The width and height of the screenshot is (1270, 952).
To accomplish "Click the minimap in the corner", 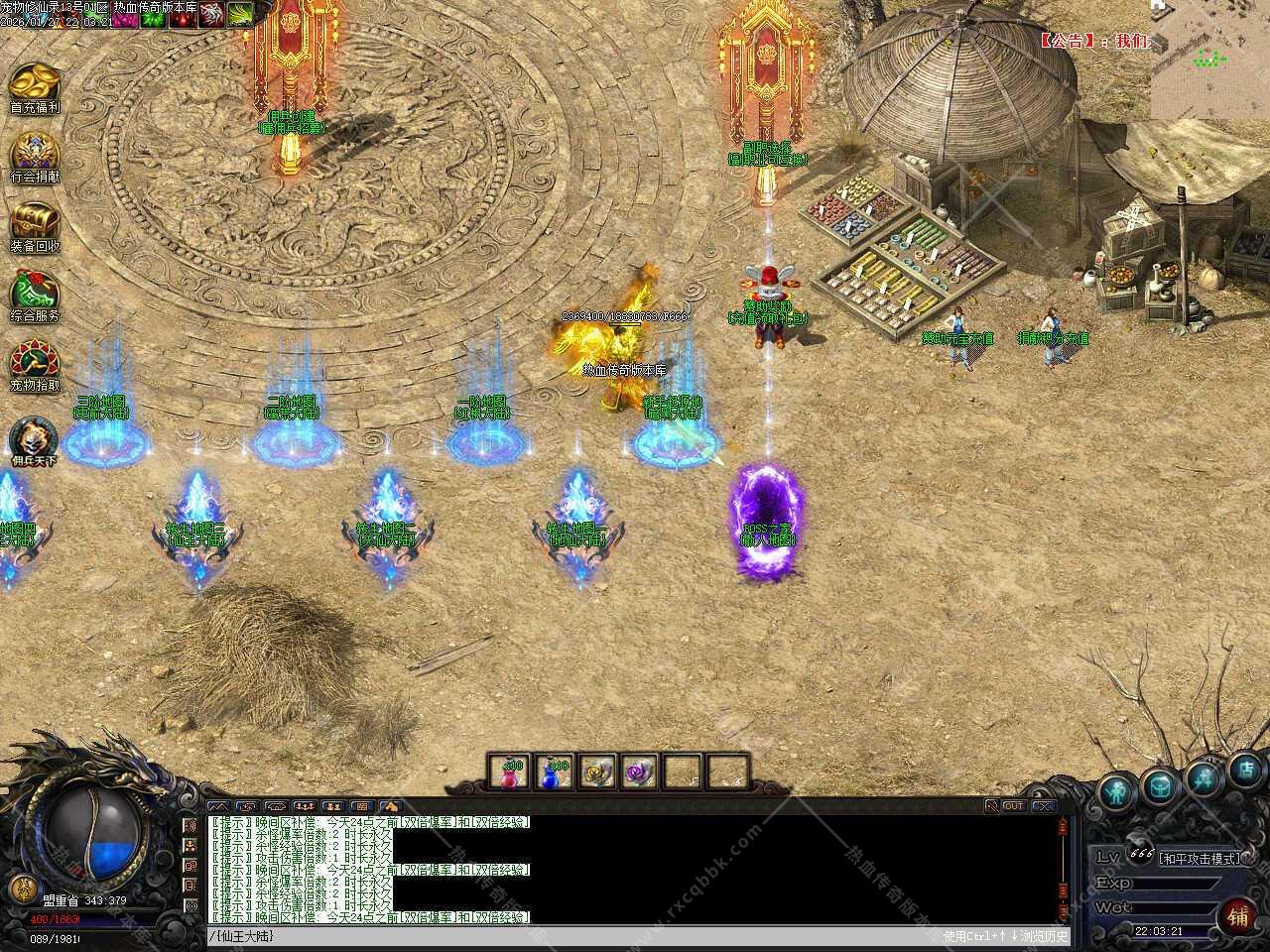I will (1209, 59).
